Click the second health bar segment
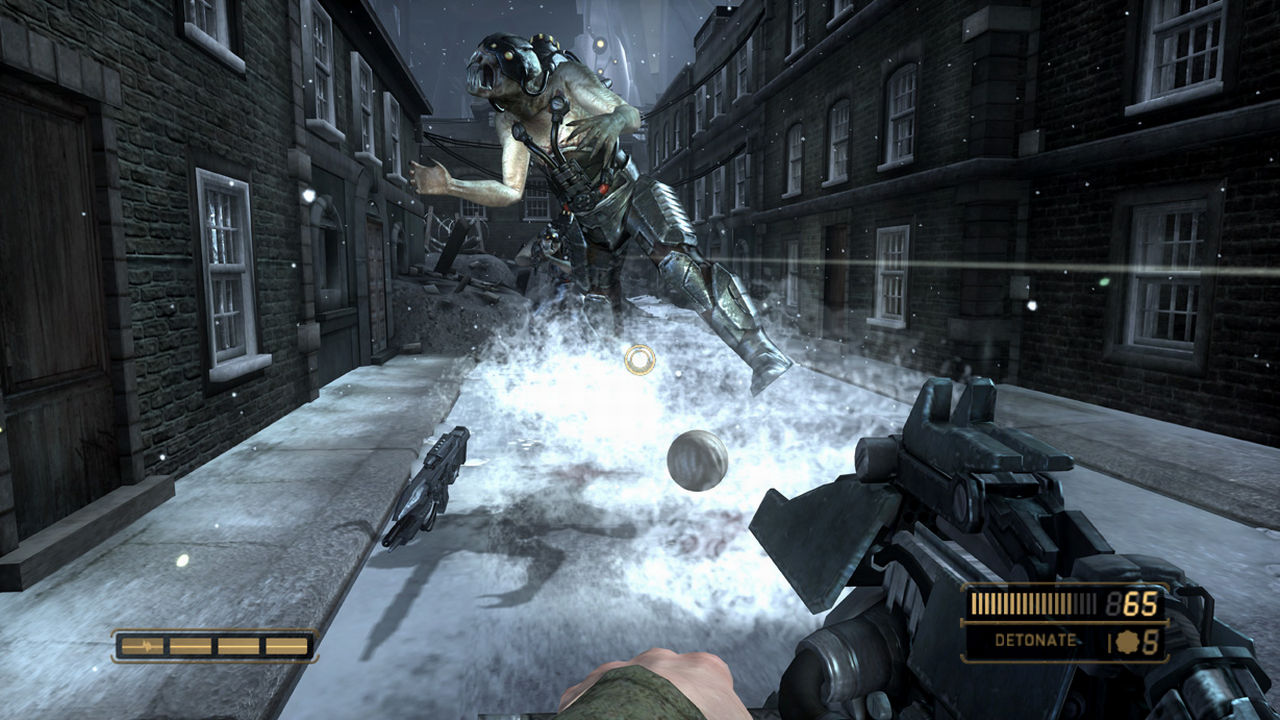Image resolution: width=1280 pixels, height=720 pixels. [x=190, y=646]
